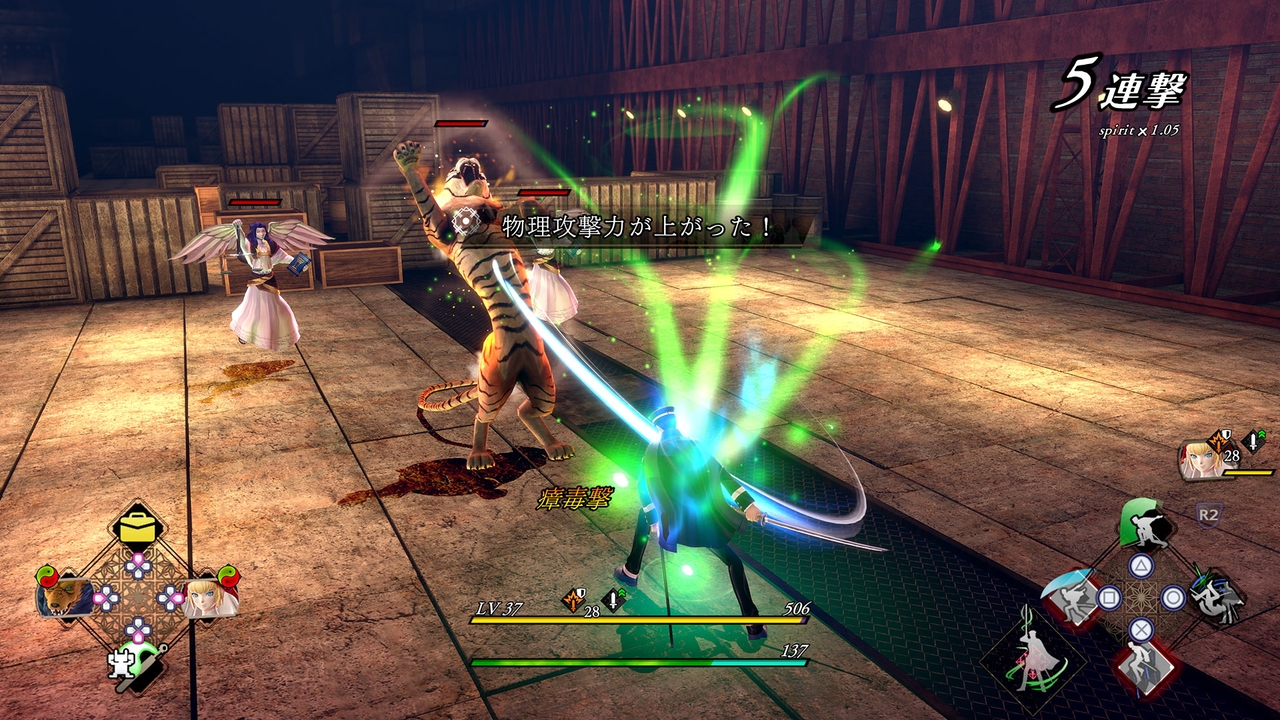This screenshot has width=1280, height=720.
Task: Trigger the spinning slash skill icon
Action: coord(1215,598)
